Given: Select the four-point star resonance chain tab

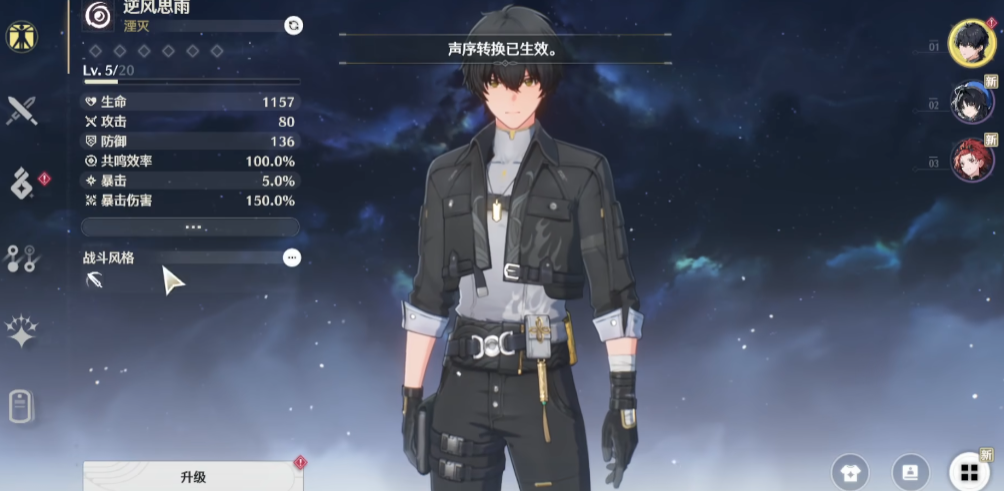Looking at the screenshot, I should (21, 331).
